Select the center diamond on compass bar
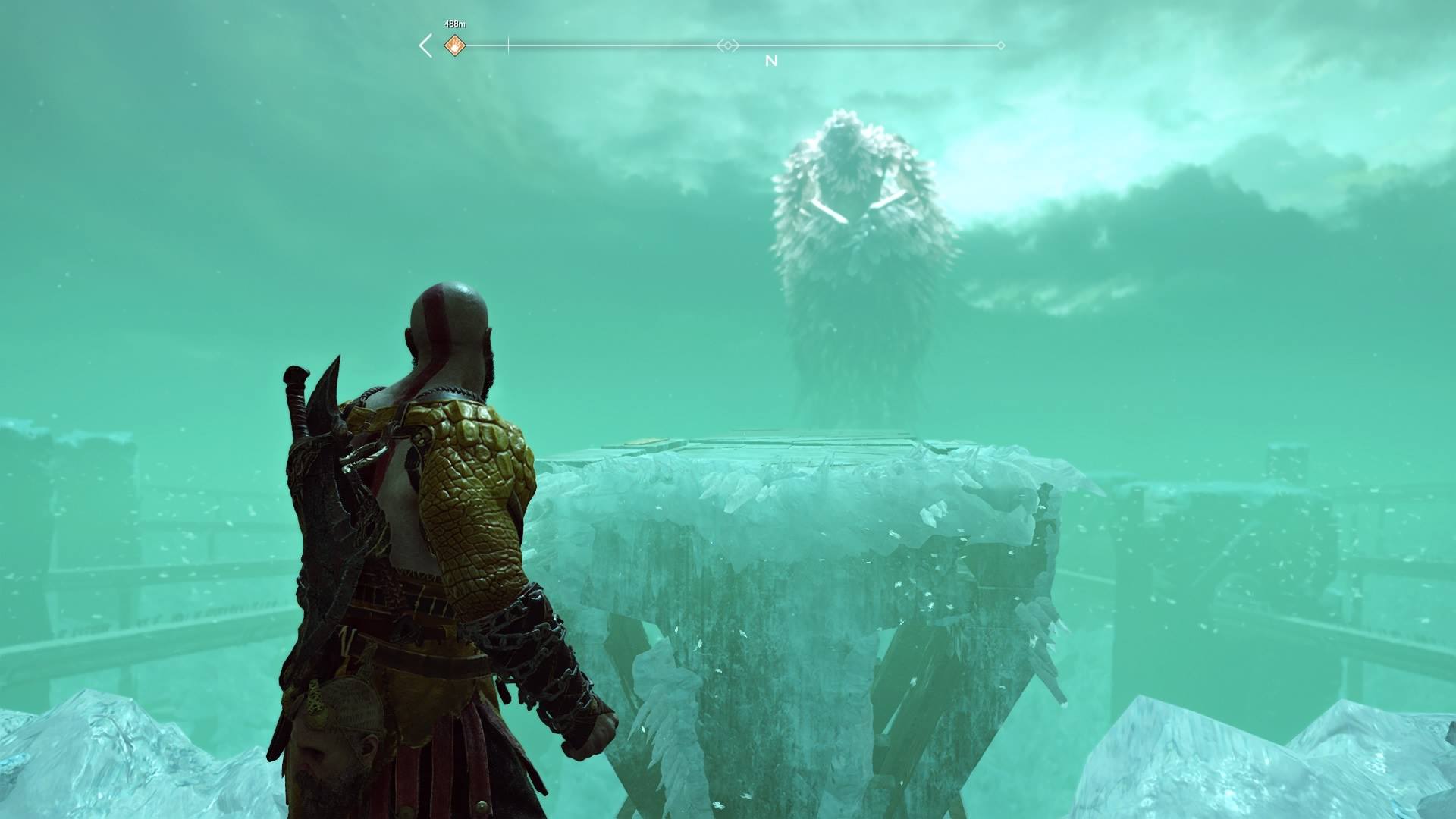Viewport: 1456px width, 819px height. click(x=727, y=46)
